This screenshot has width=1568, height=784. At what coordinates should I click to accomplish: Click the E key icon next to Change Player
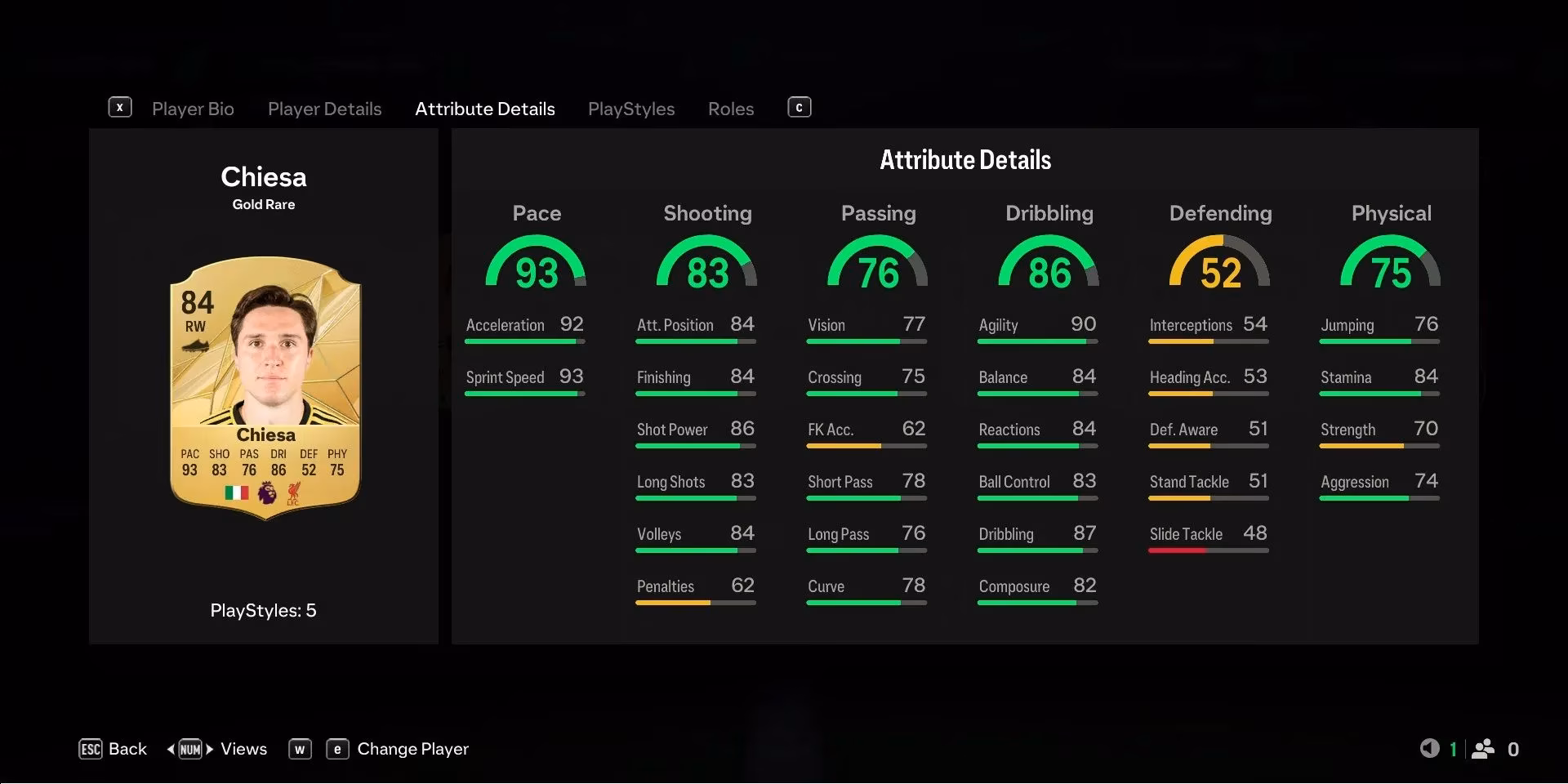coord(337,749)
